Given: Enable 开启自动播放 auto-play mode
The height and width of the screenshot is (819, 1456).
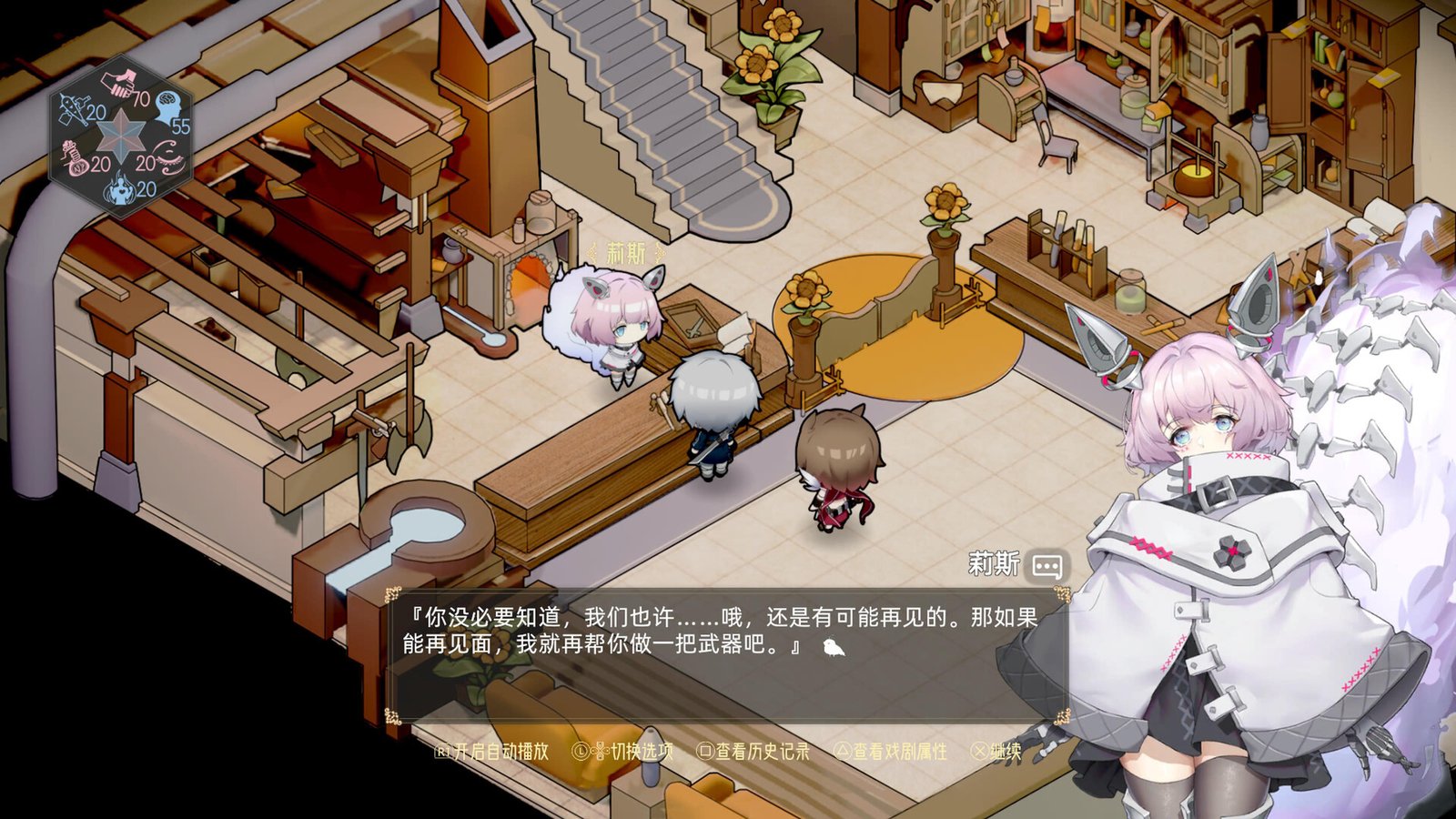Looking at the screenshot, I should tap(502, 752).
